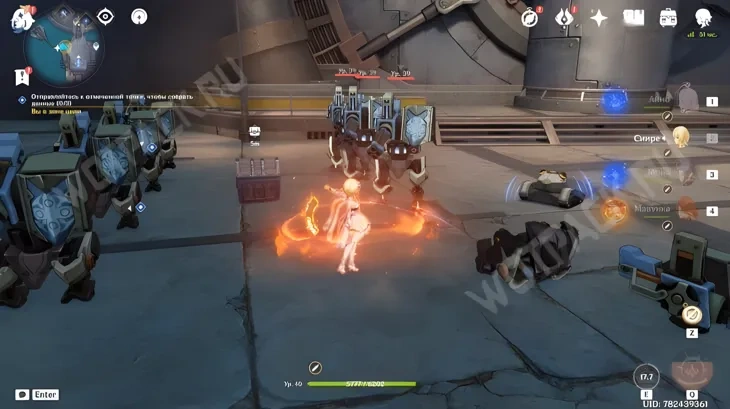The image size is (730, 409).
Task: Open the character profile head icon
Action: 703,17
